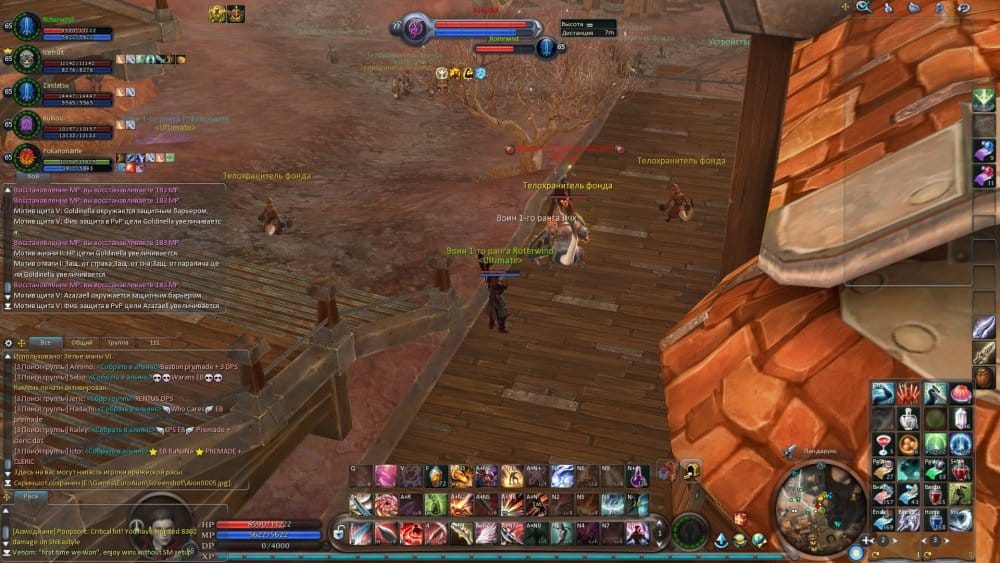Viewport: 1000px width, 563px height.
Task: Activate the pink swirl skill slot
Action: [x=385, y=476]
